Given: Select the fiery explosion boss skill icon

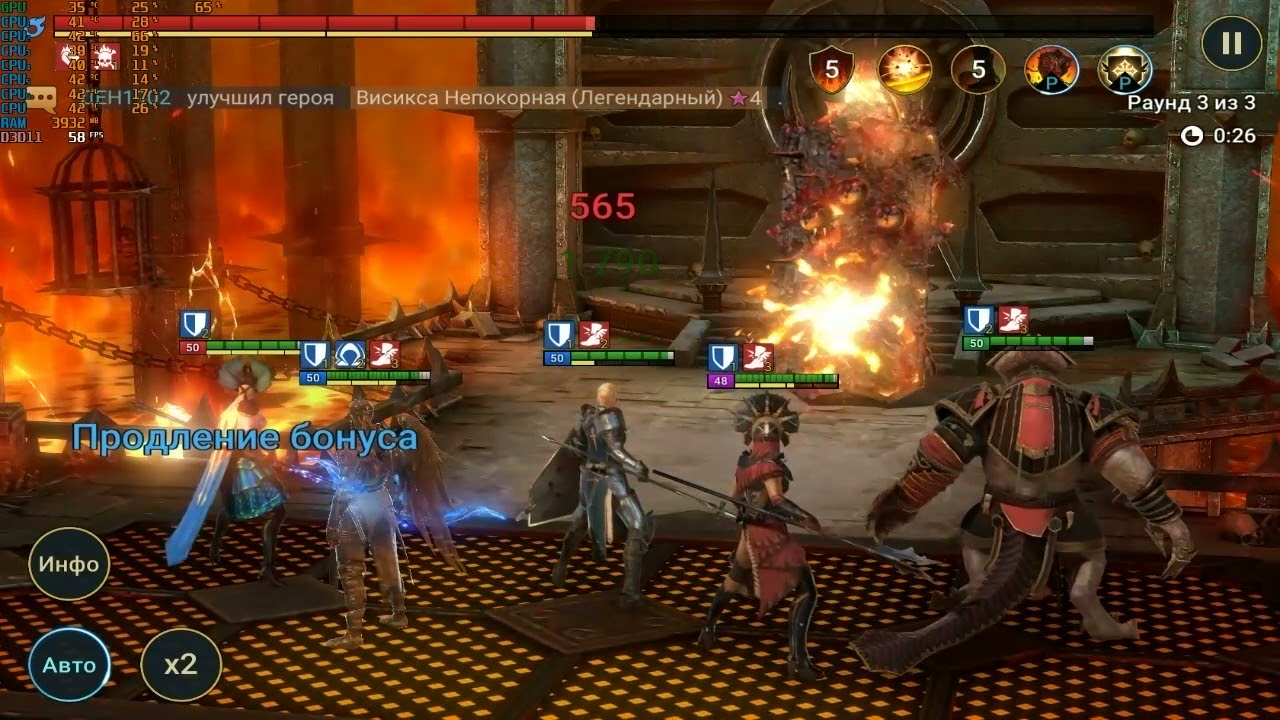Looking at the screenshot, I should 905,70.
